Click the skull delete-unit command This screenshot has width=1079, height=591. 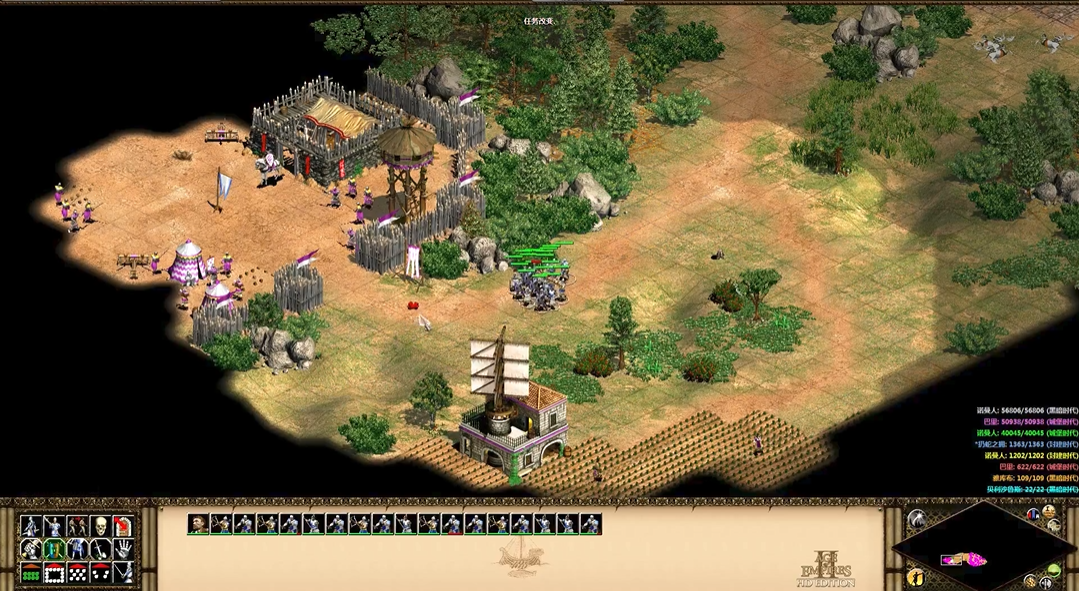pos(100,526)
